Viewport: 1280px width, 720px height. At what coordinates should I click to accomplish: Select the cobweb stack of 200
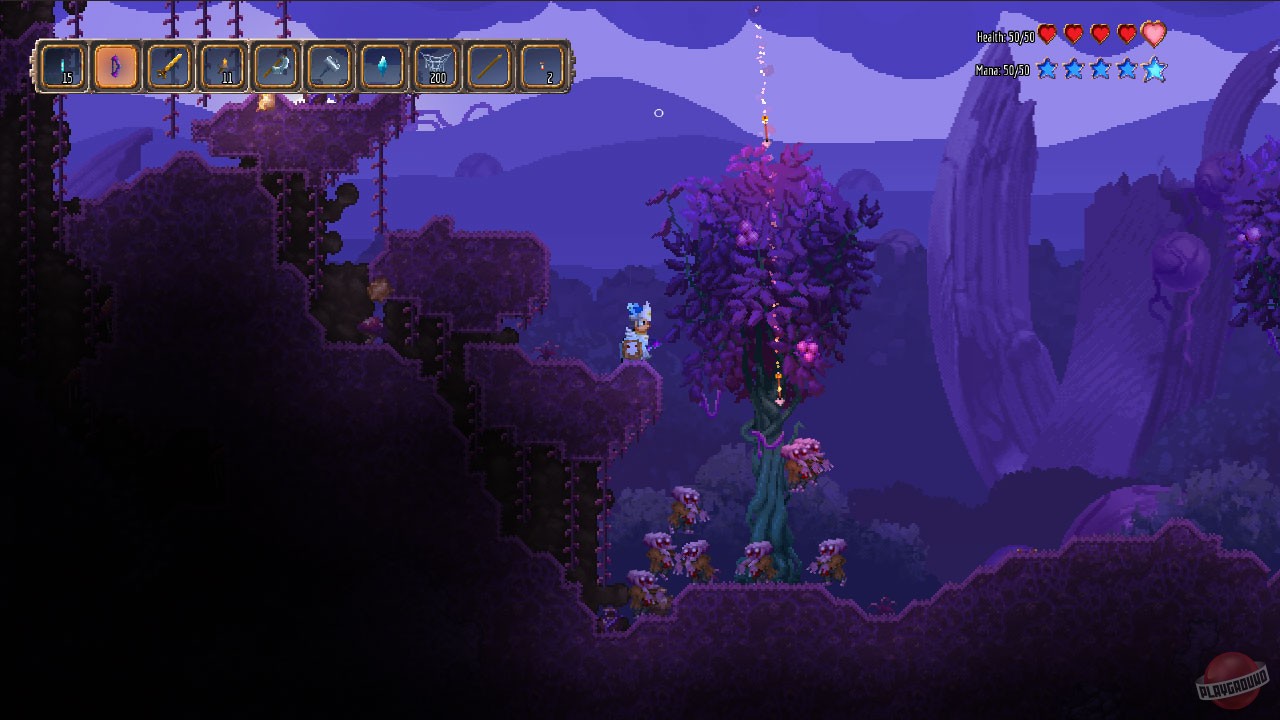(x=437, y=67)
